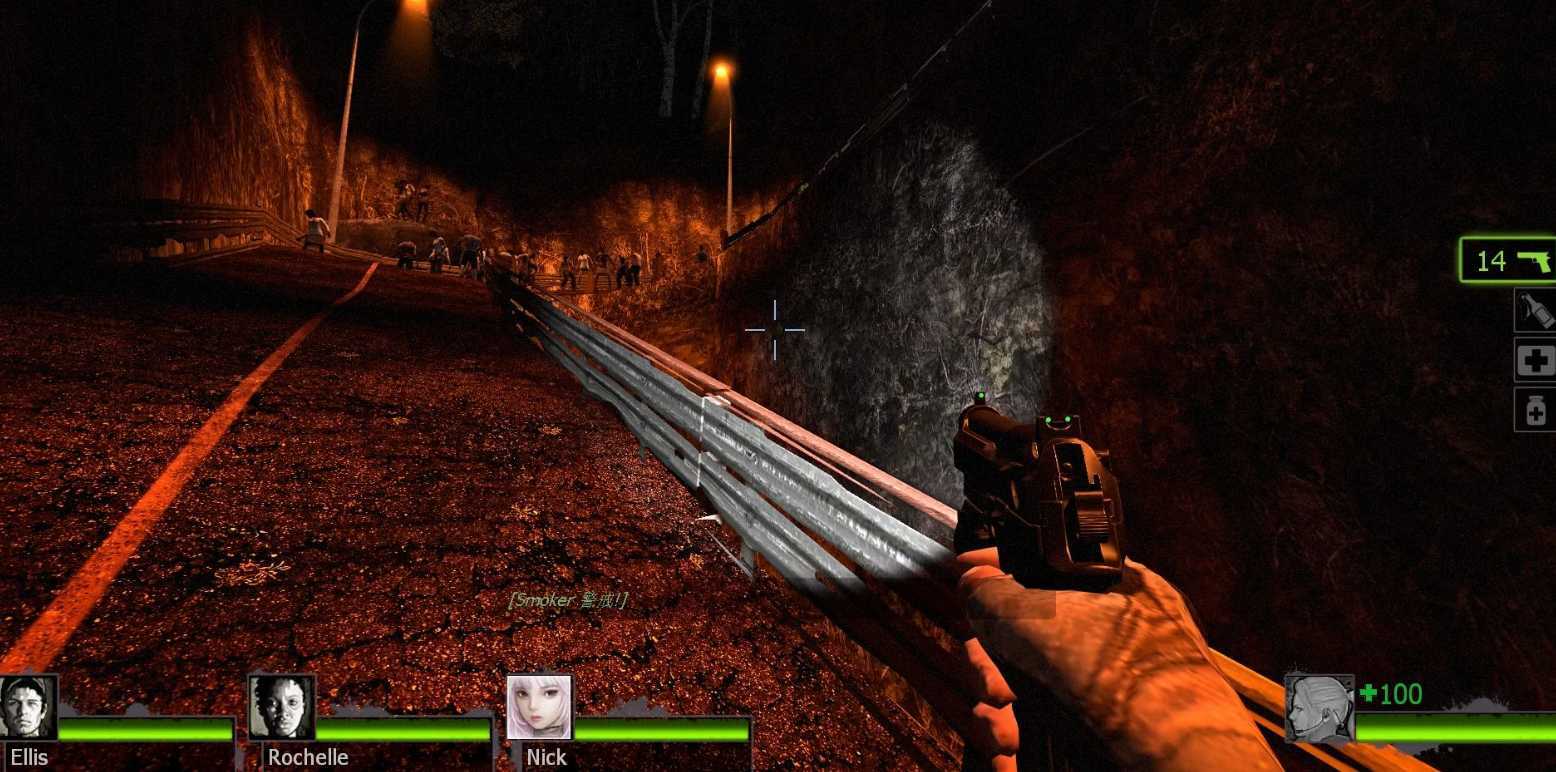Click Ellis's teammate portrait

(28, 707)
